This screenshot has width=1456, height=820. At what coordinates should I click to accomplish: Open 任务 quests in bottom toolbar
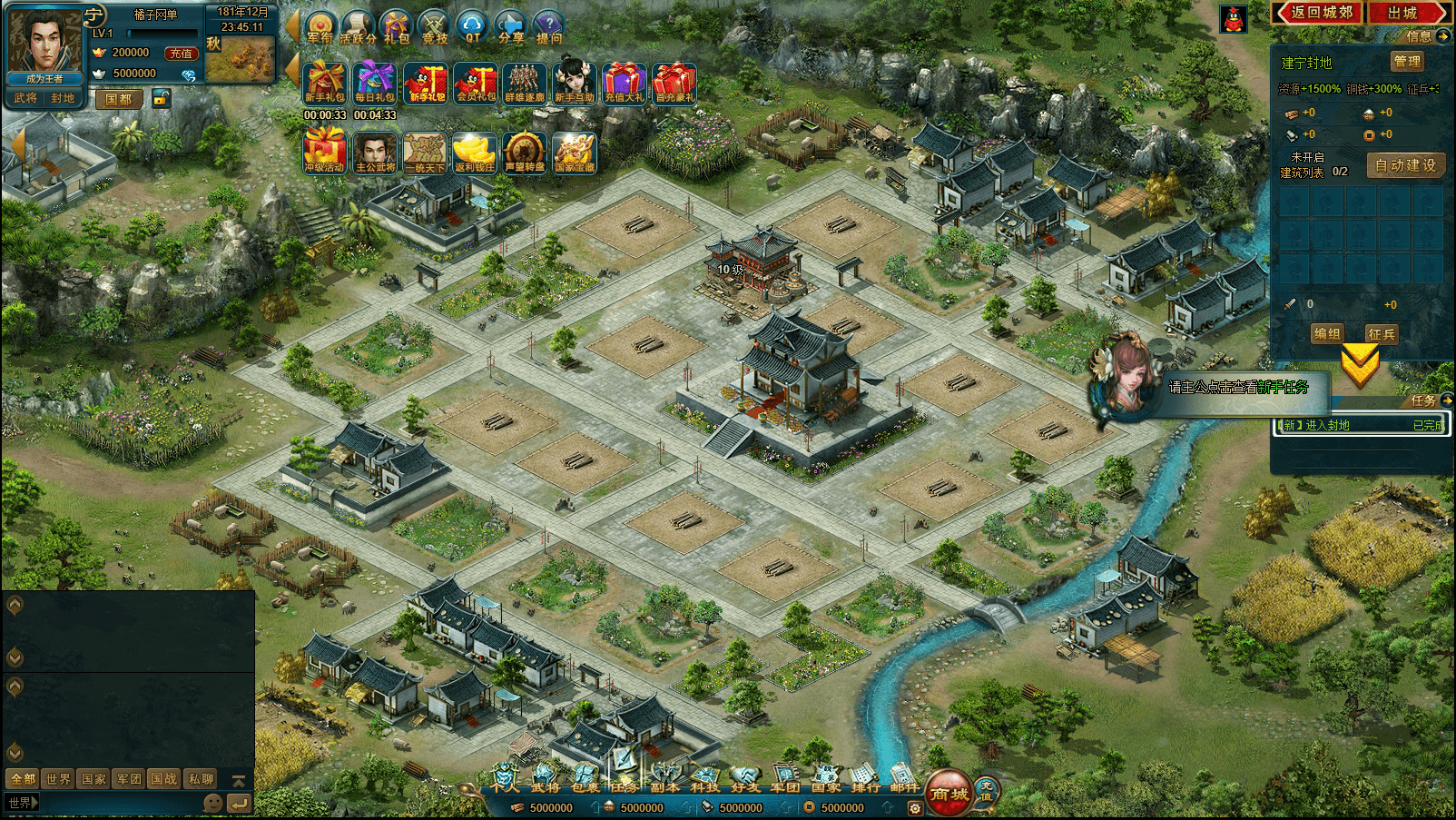[x=625, y=777]
